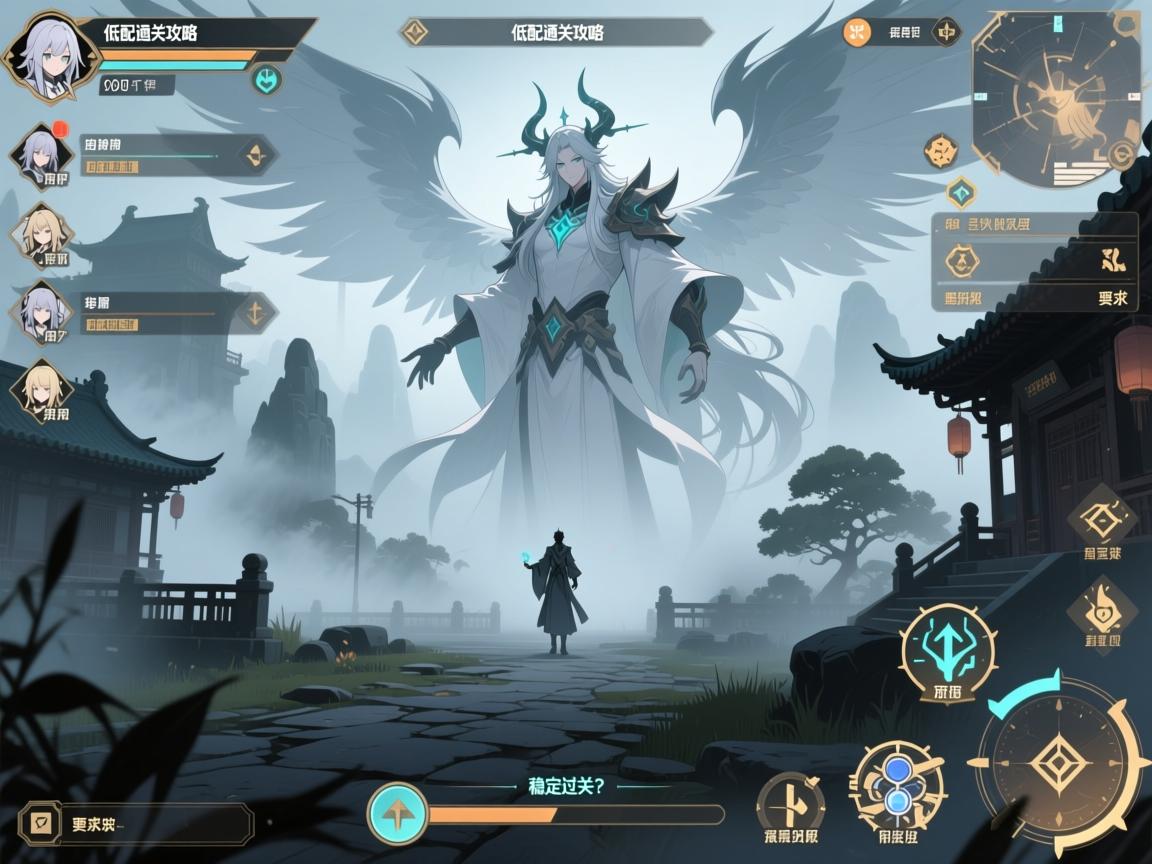
Task: Click the orange round icon beside the minimap
Action: point(857,32)
